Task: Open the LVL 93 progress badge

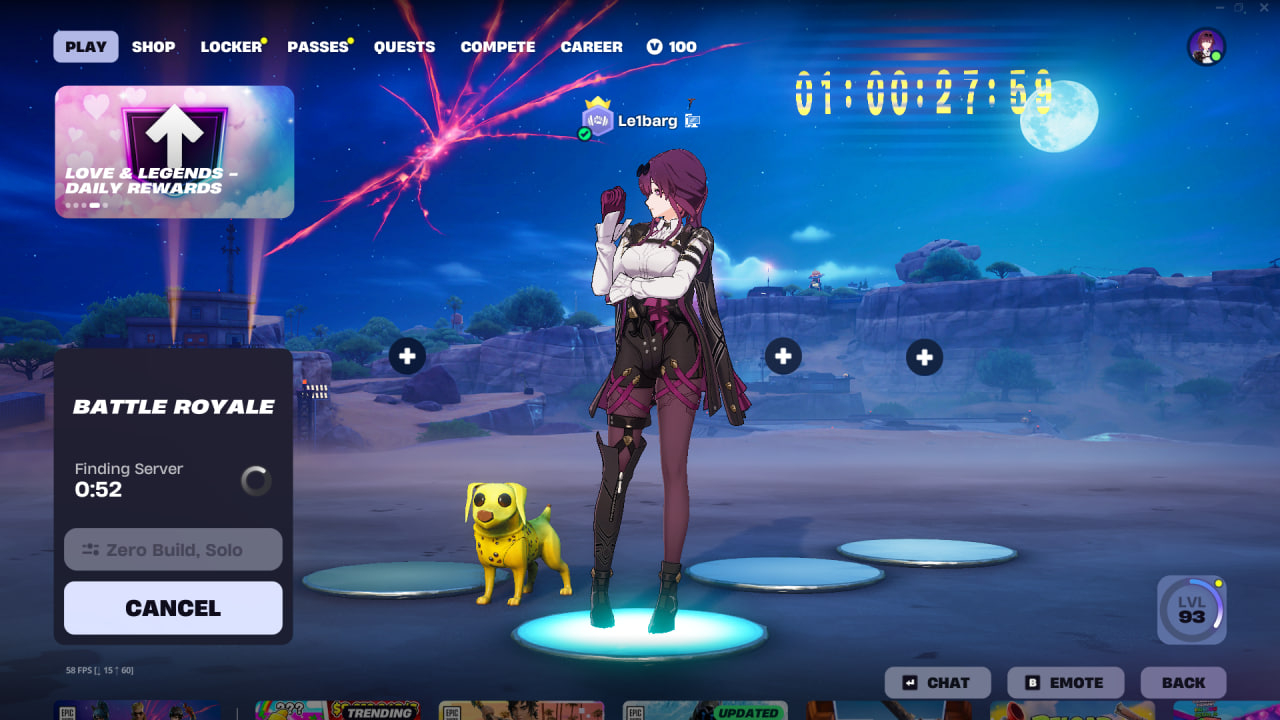Action: coord(1191,610)
